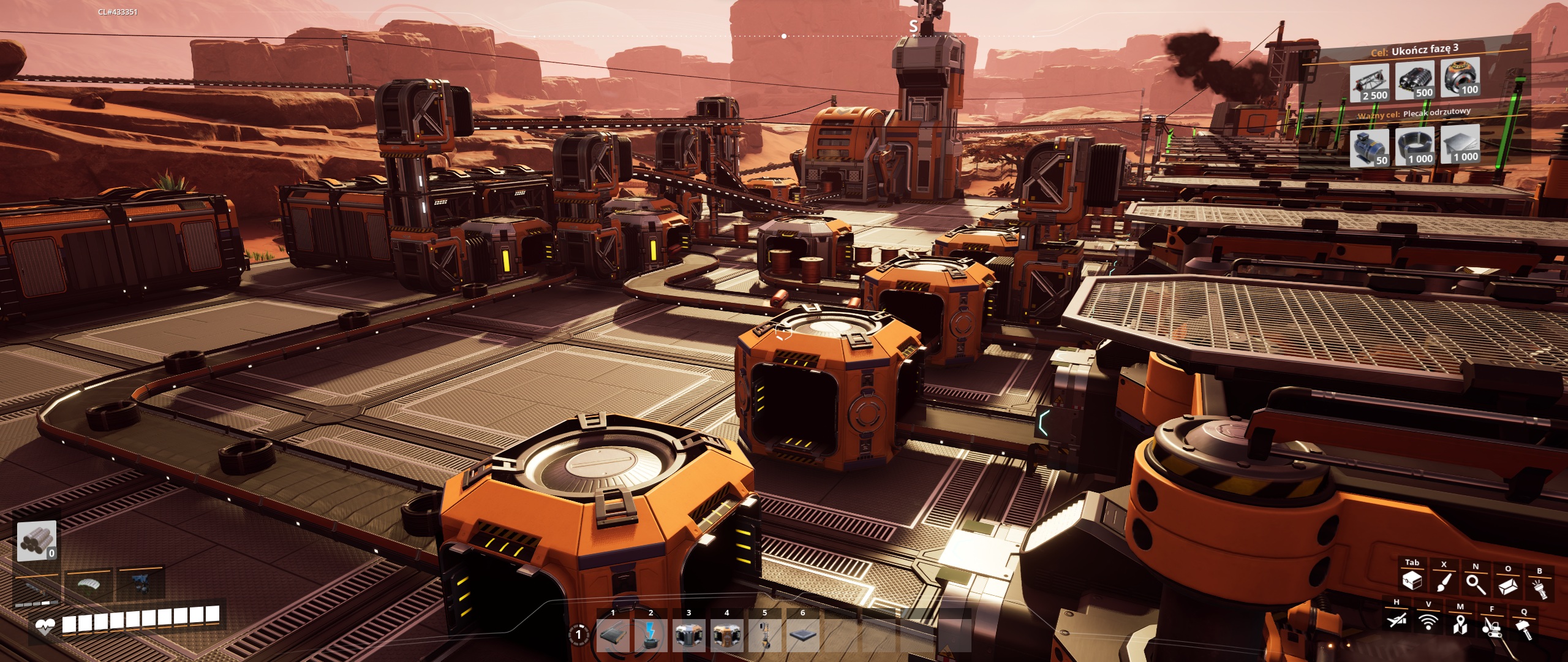Choose the grey splitter in hotbar slot 3
Image resolution: width=1568 pixels, height=662 pixels.
(688, 634)
